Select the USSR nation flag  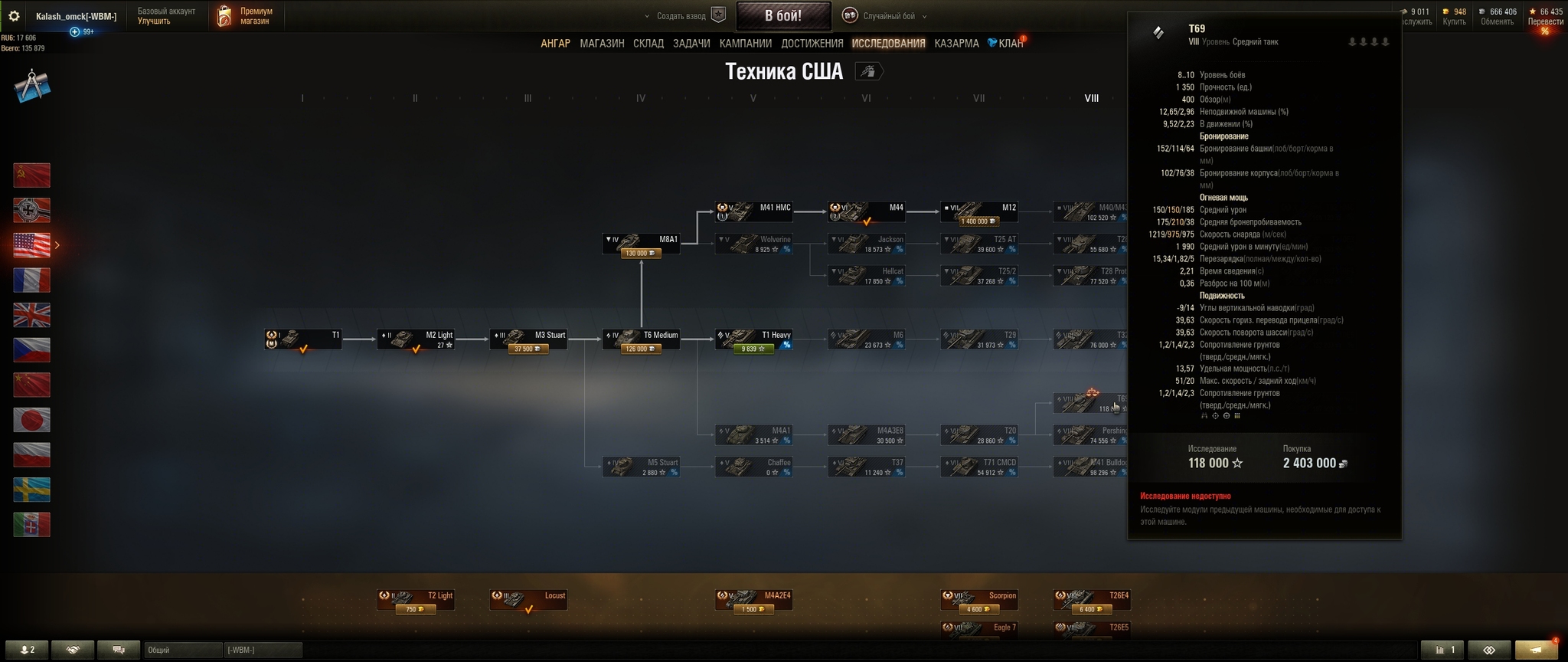pos(32,175)
